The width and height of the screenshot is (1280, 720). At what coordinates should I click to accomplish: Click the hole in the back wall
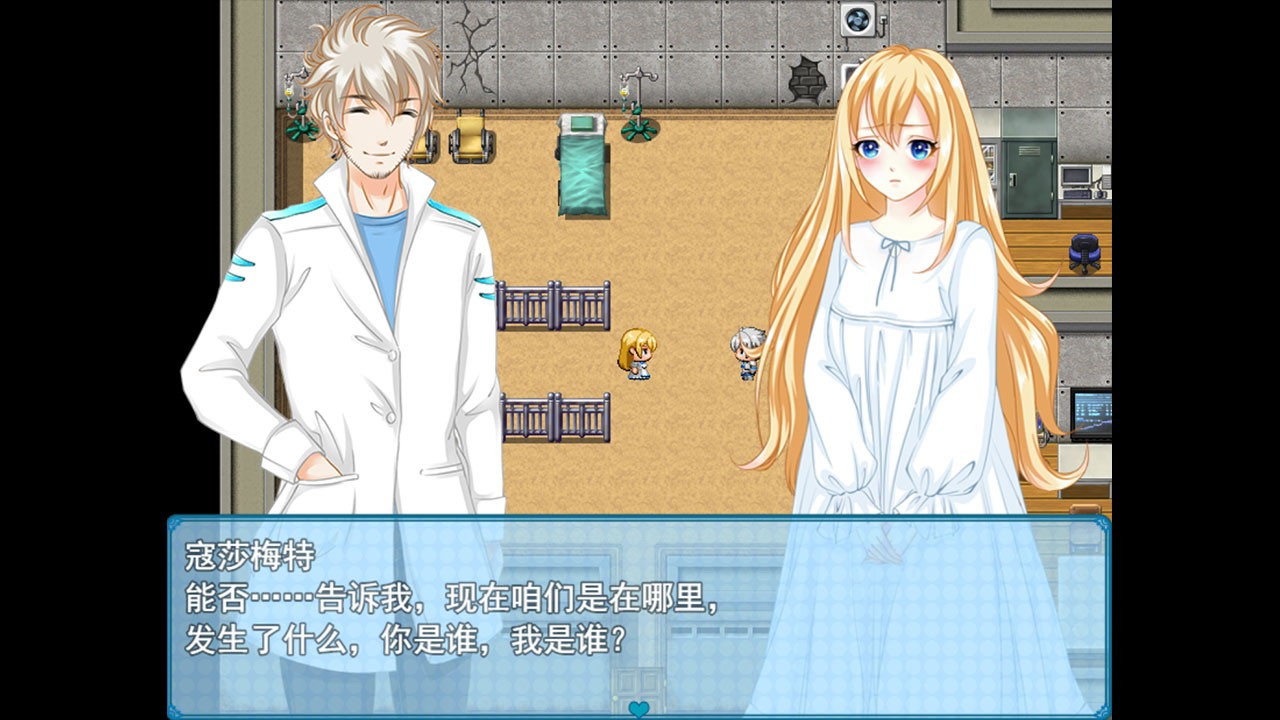[808, 78]
